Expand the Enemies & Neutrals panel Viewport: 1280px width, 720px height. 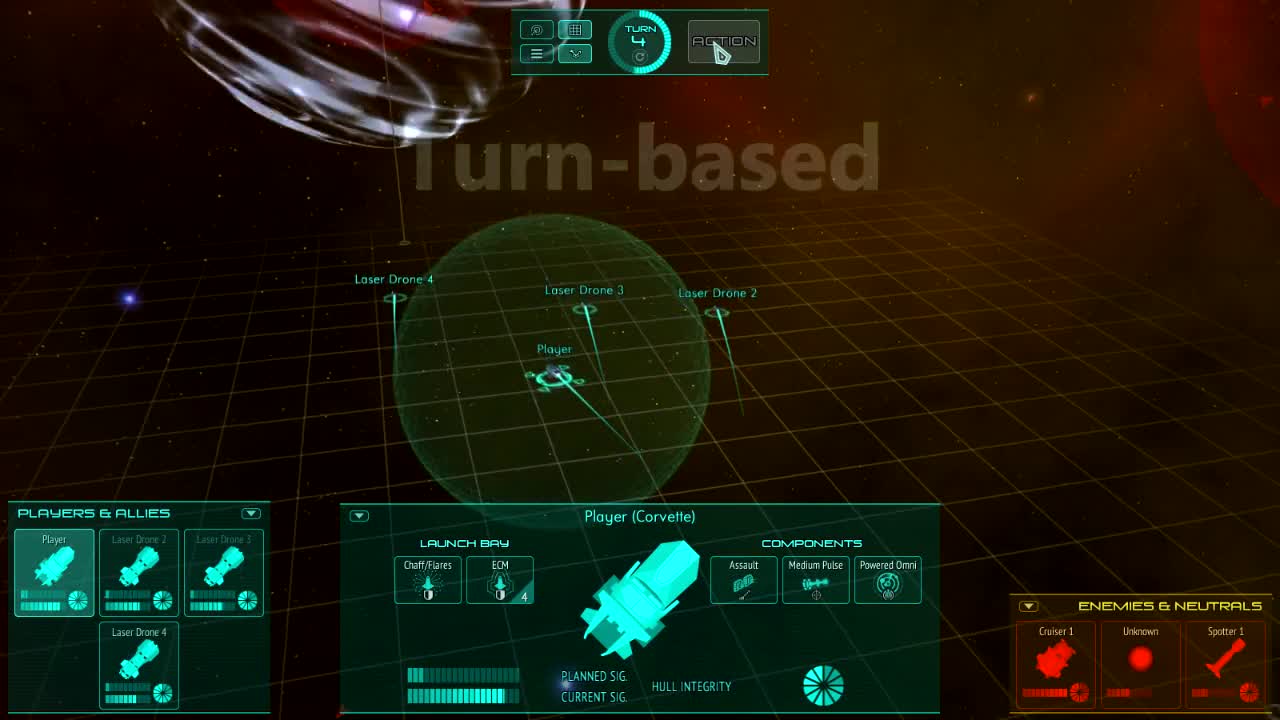click(x=1027, y=605)
